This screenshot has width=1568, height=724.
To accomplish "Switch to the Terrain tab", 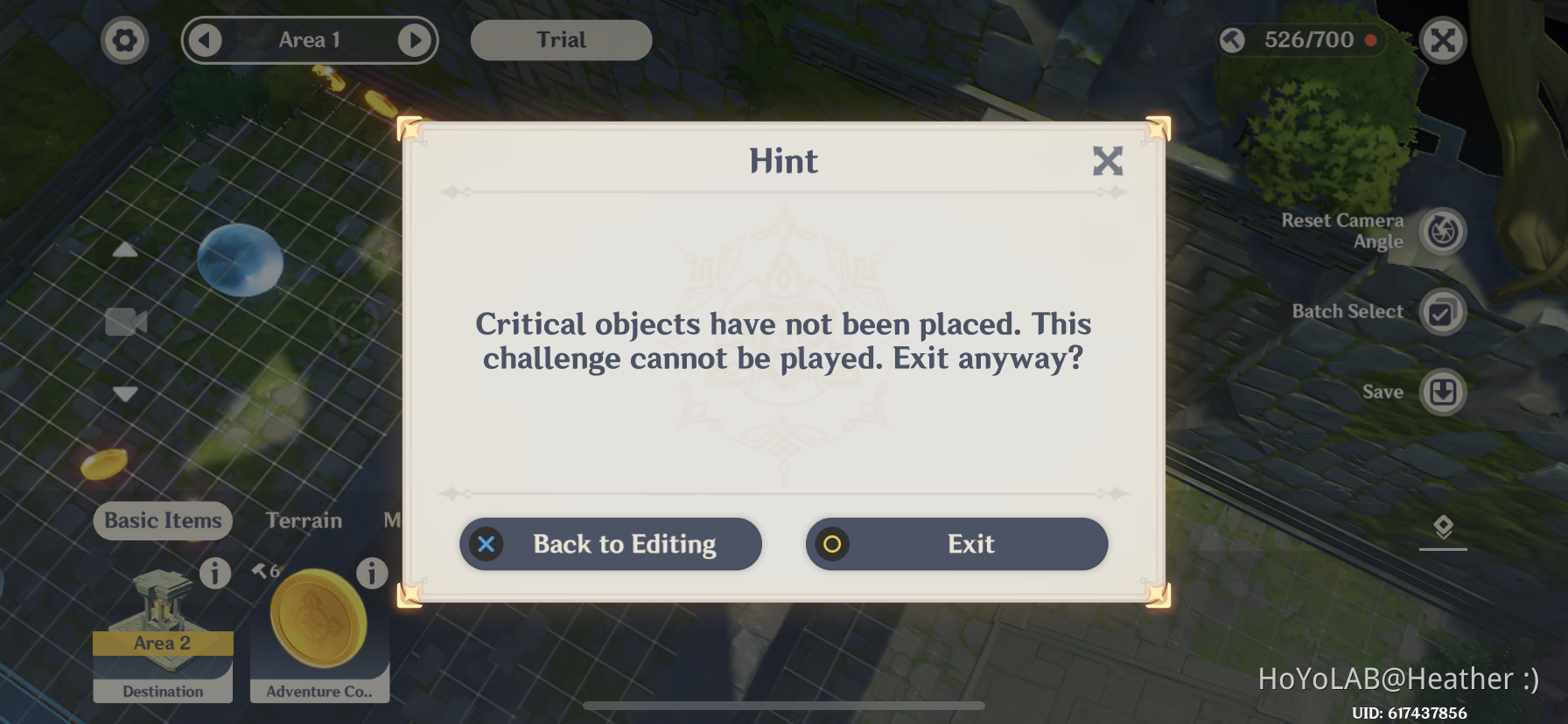I will click(x=304, y=520).
